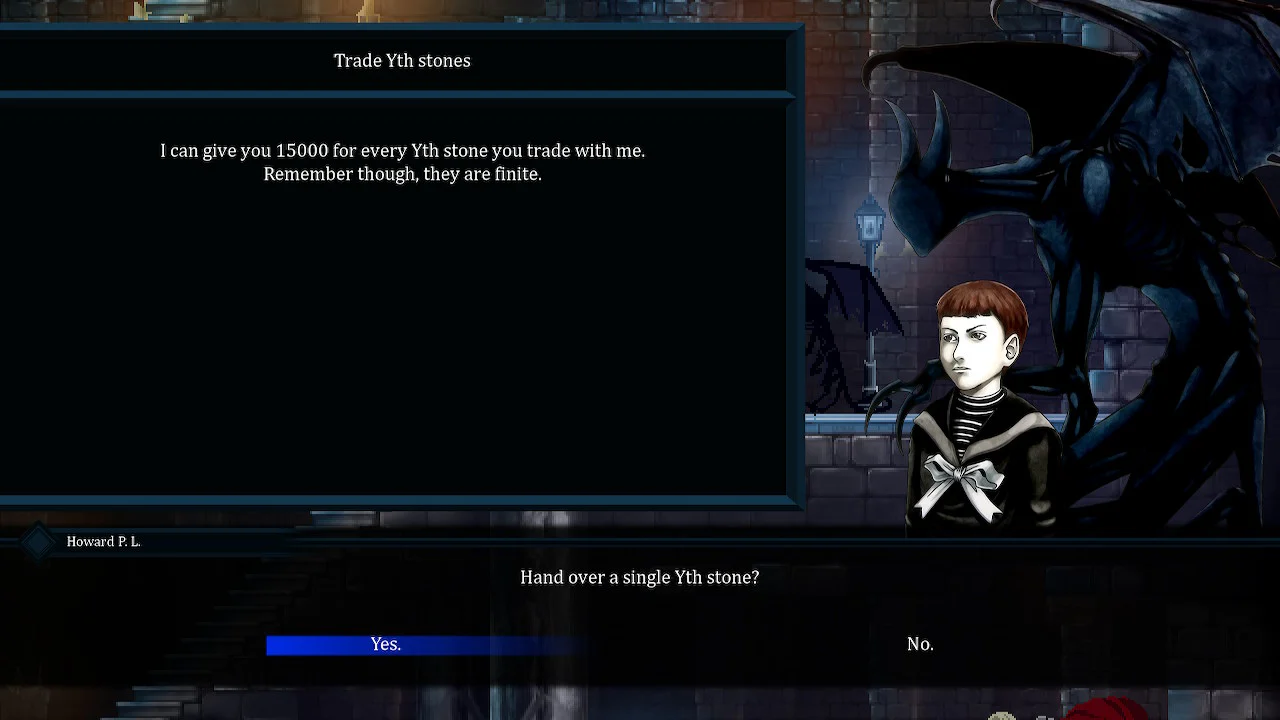Image resolution: width=1280 pixels, height=720 pixels.
Task: Click the Hand over a single Yth stone? prompt
Action: pyautogui.click(x=640, y=577)
